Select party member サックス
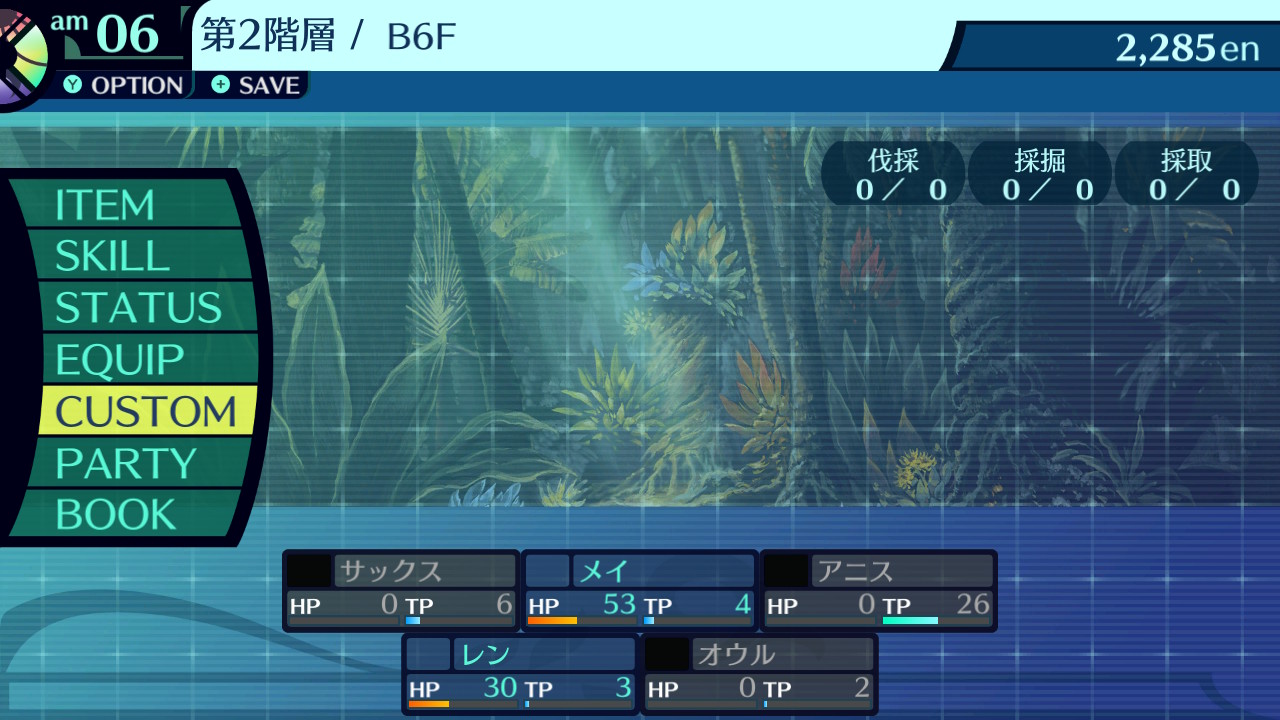Viewport: 1280px width, 720px height. tap(401, 590)
